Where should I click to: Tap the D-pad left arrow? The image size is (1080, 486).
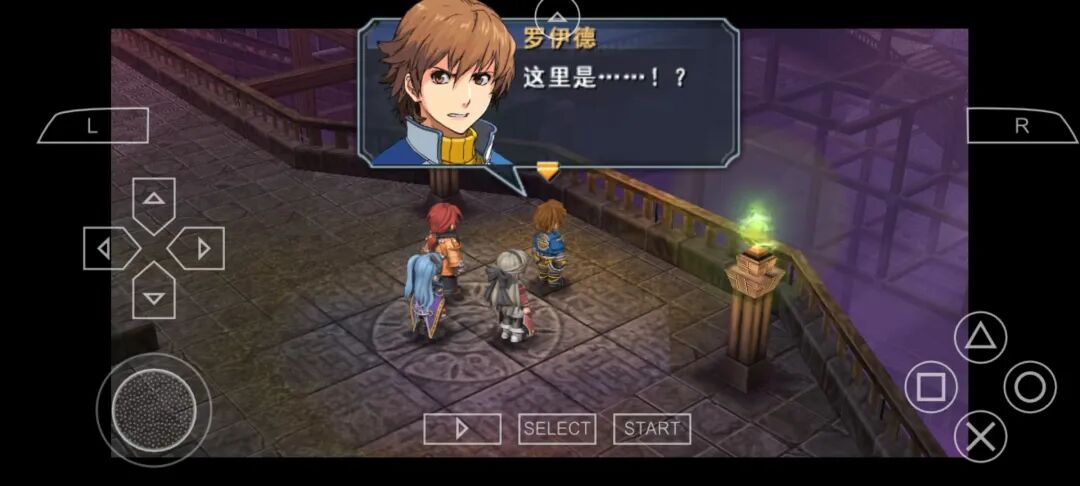point(109,248)
